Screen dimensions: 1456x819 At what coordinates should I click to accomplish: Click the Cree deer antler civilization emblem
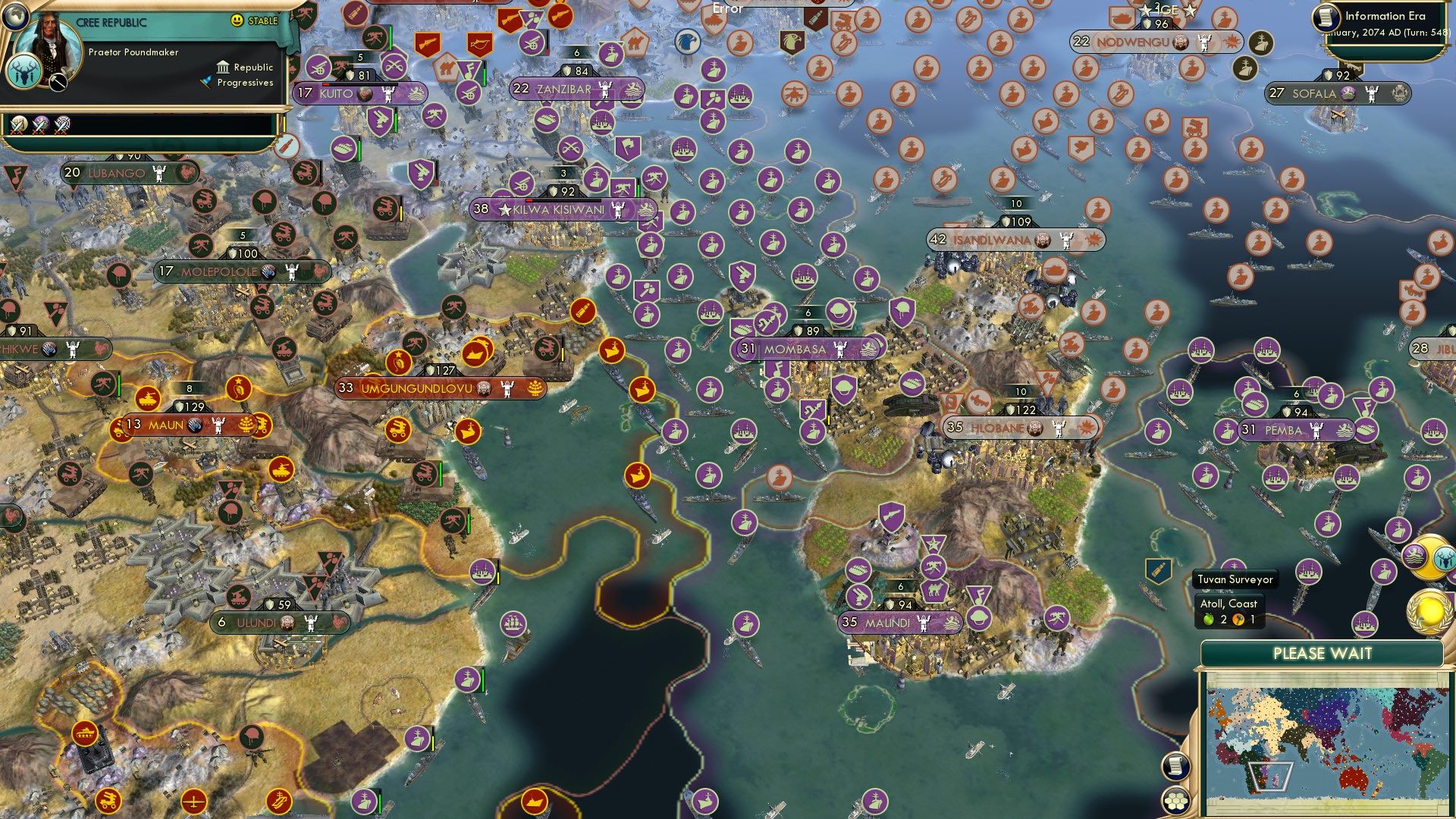pos(24,74)
